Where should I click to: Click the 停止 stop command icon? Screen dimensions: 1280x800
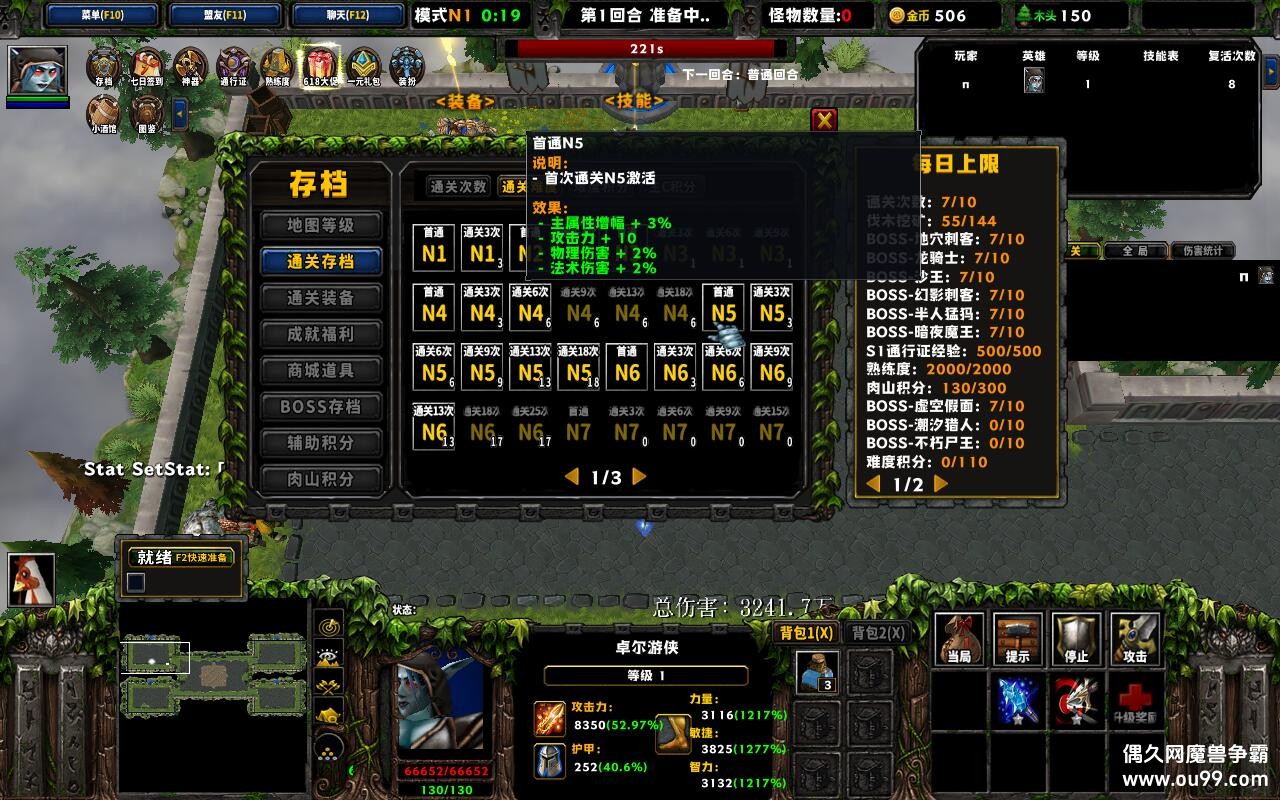click(1075, 637)
